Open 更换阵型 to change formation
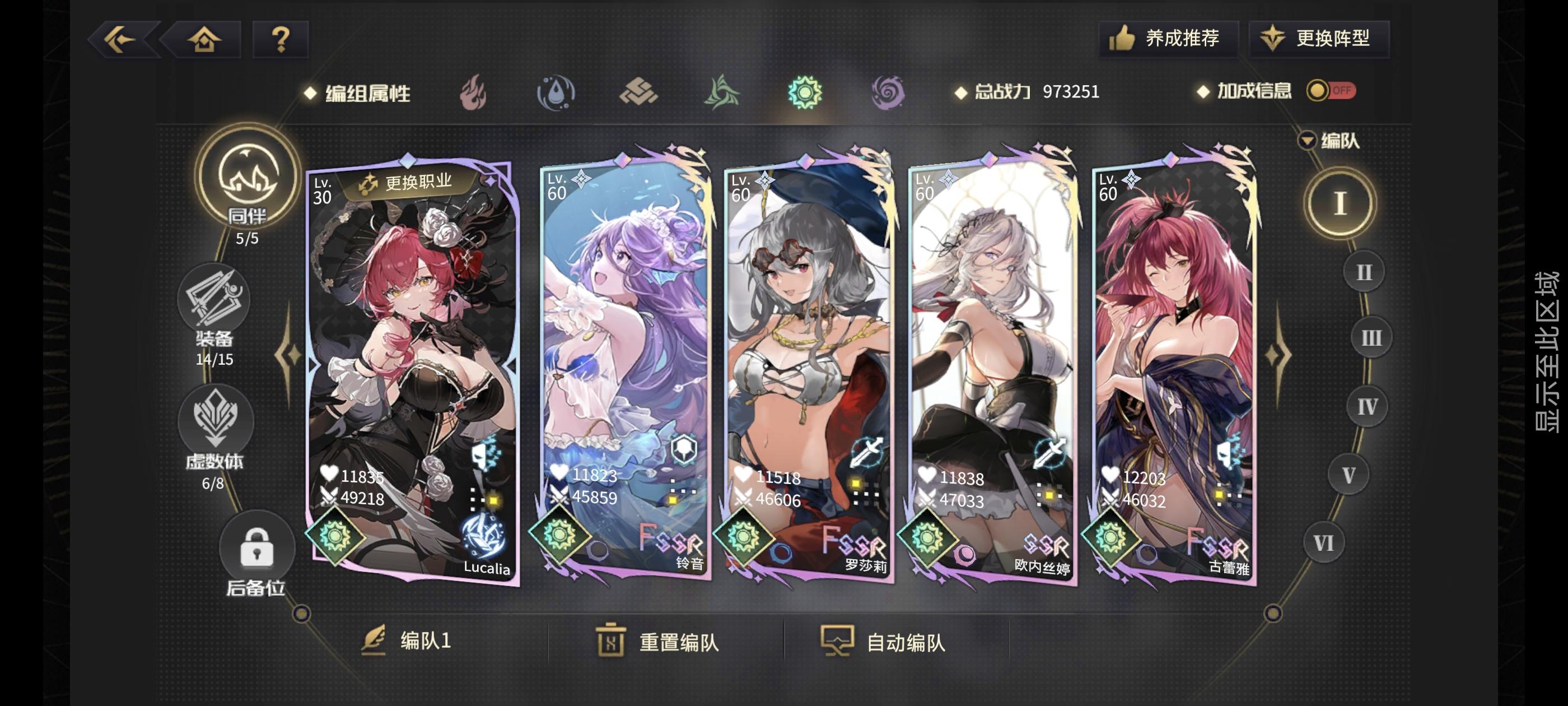Screen dimensions: 1568x706 tap(1320, 38)
